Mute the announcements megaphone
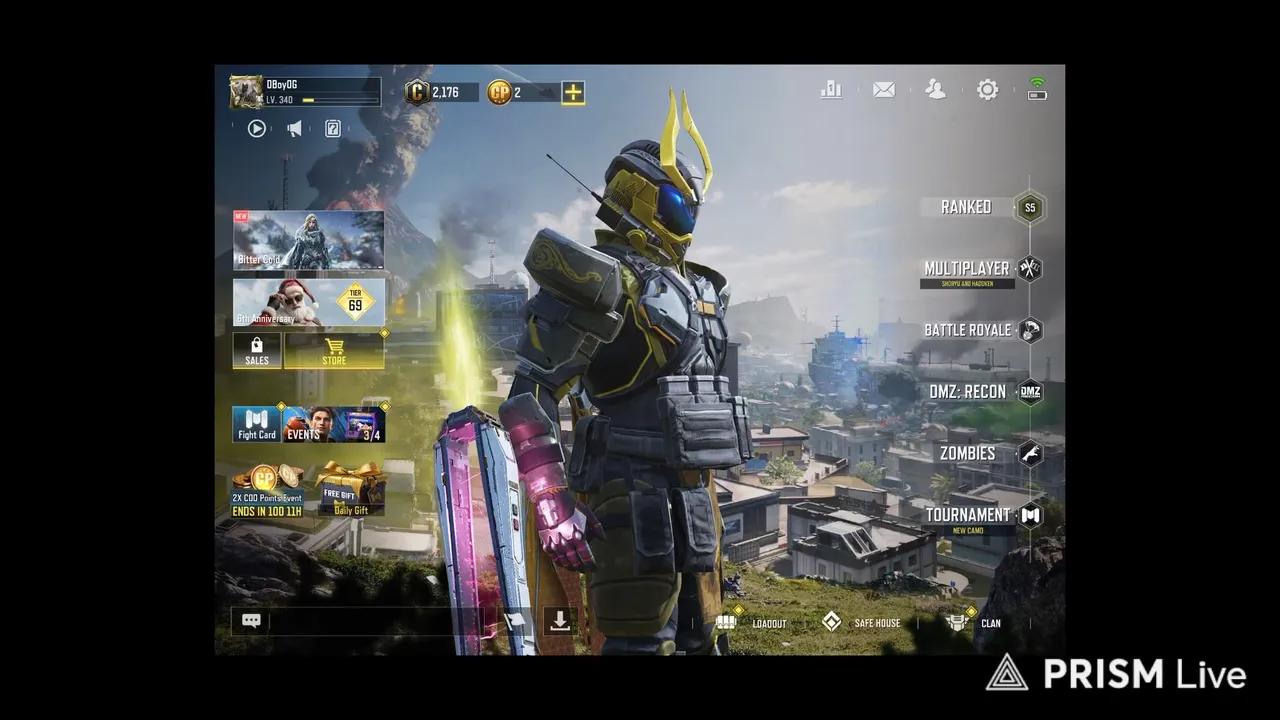The image size is (1280, 720). click(294, 128)
